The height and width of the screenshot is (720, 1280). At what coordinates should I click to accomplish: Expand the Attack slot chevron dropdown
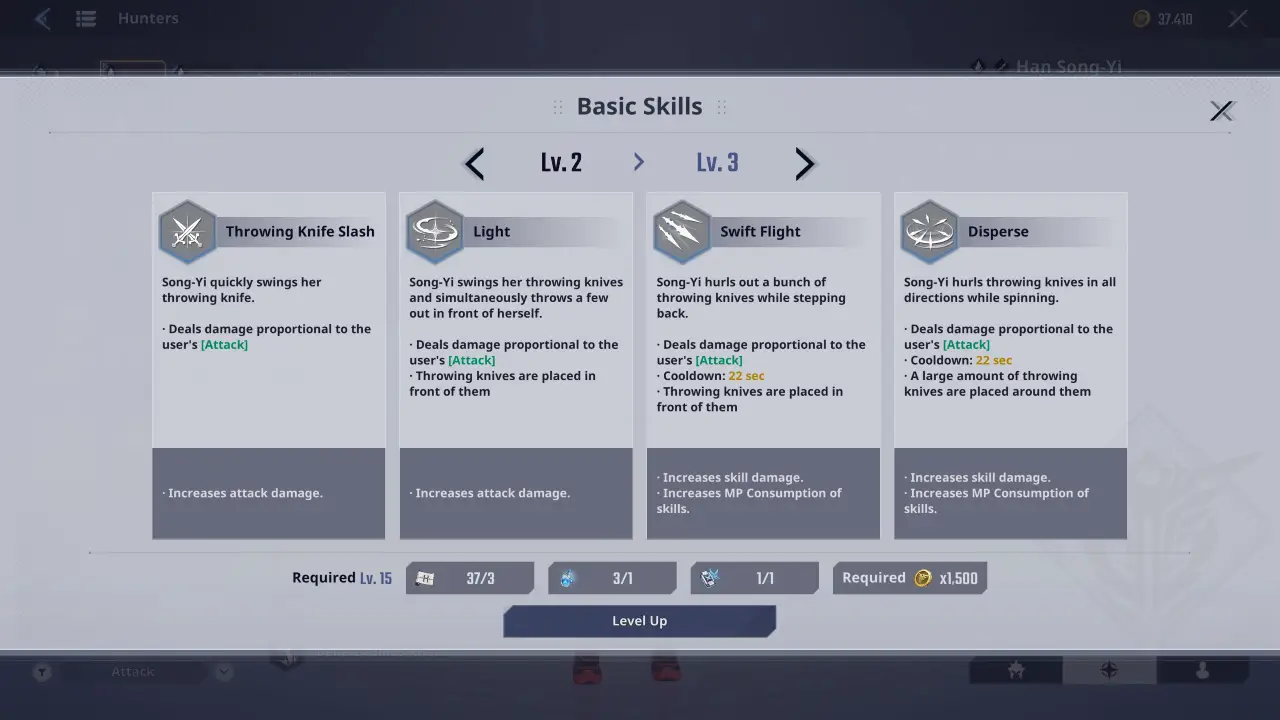pos(223,671)
